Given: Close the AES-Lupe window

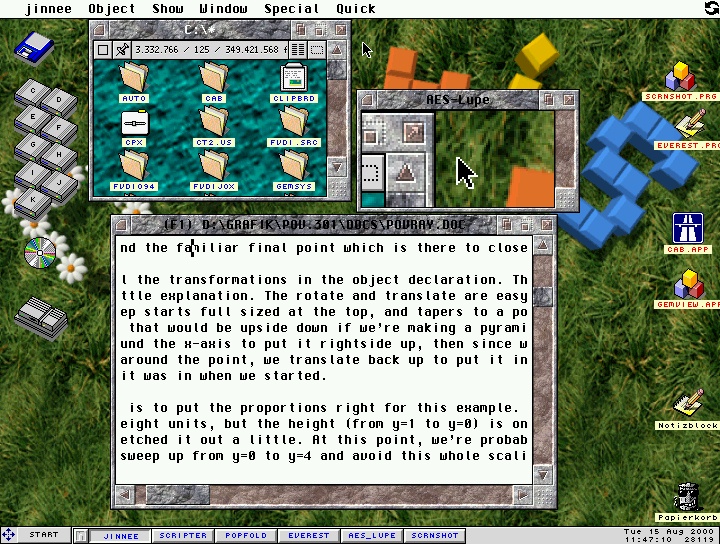Looking at the screenshot, I should pos(368,99).
